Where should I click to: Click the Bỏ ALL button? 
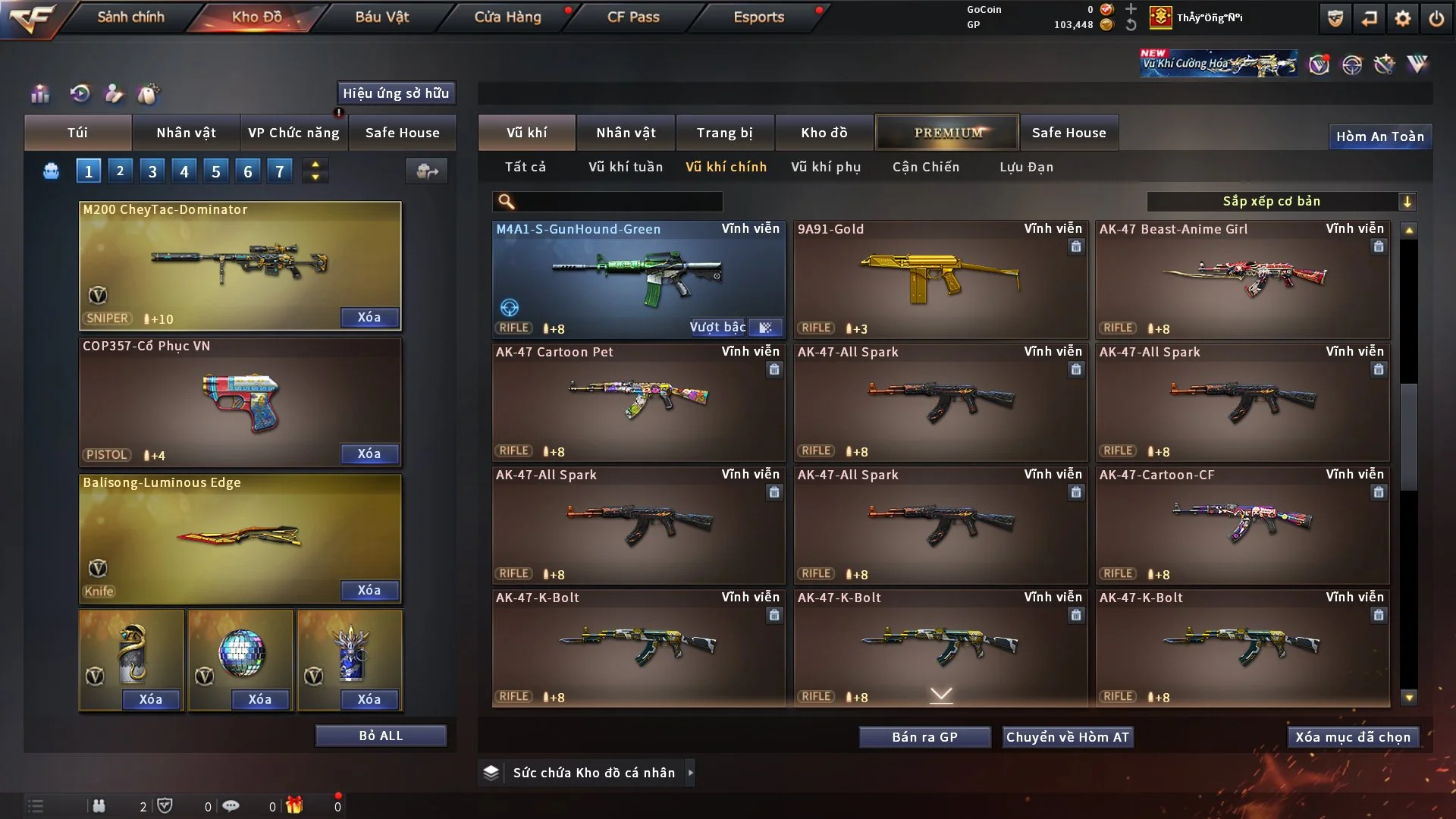[381, 736]
